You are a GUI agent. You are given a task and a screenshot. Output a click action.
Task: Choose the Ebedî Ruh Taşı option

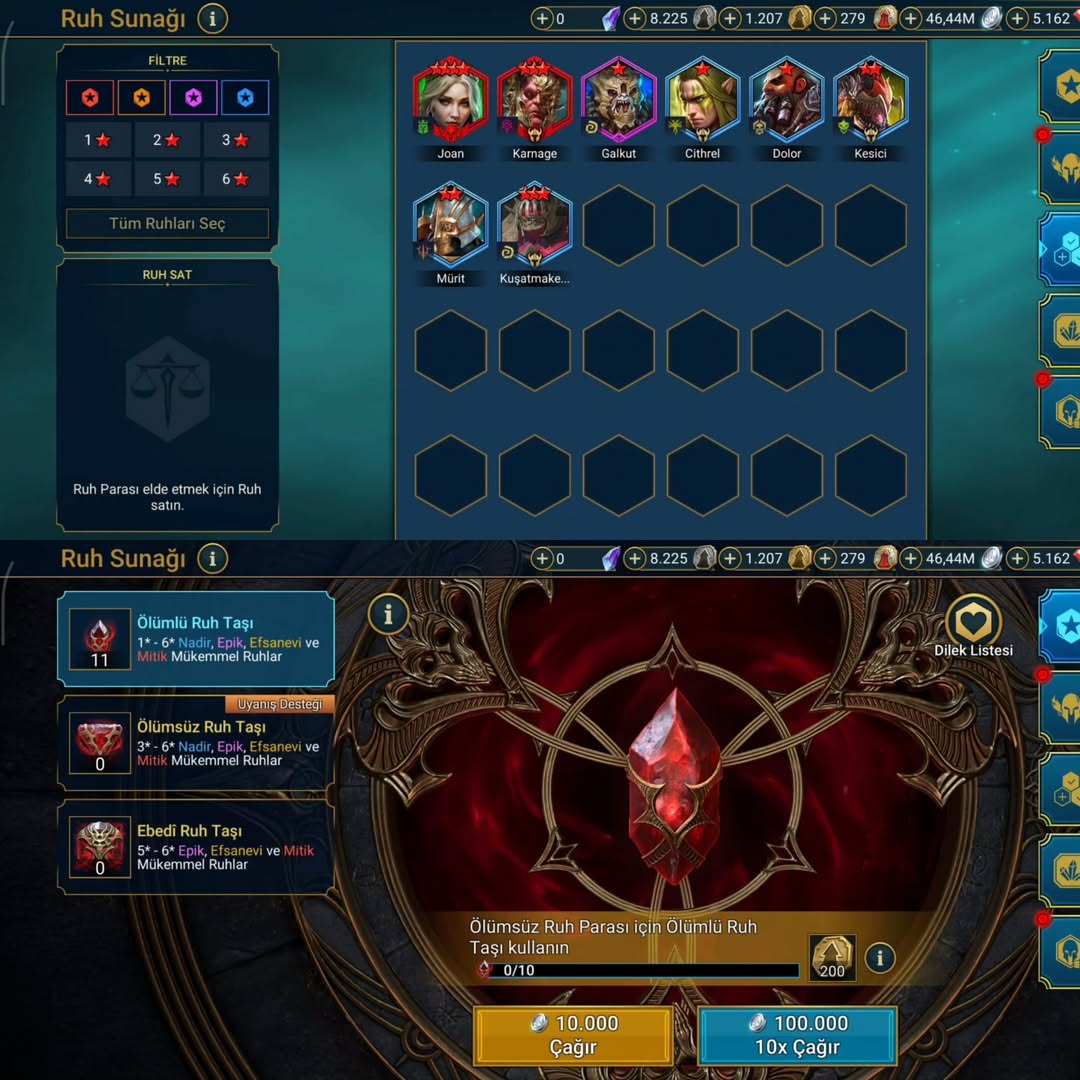tap(196, 847)
